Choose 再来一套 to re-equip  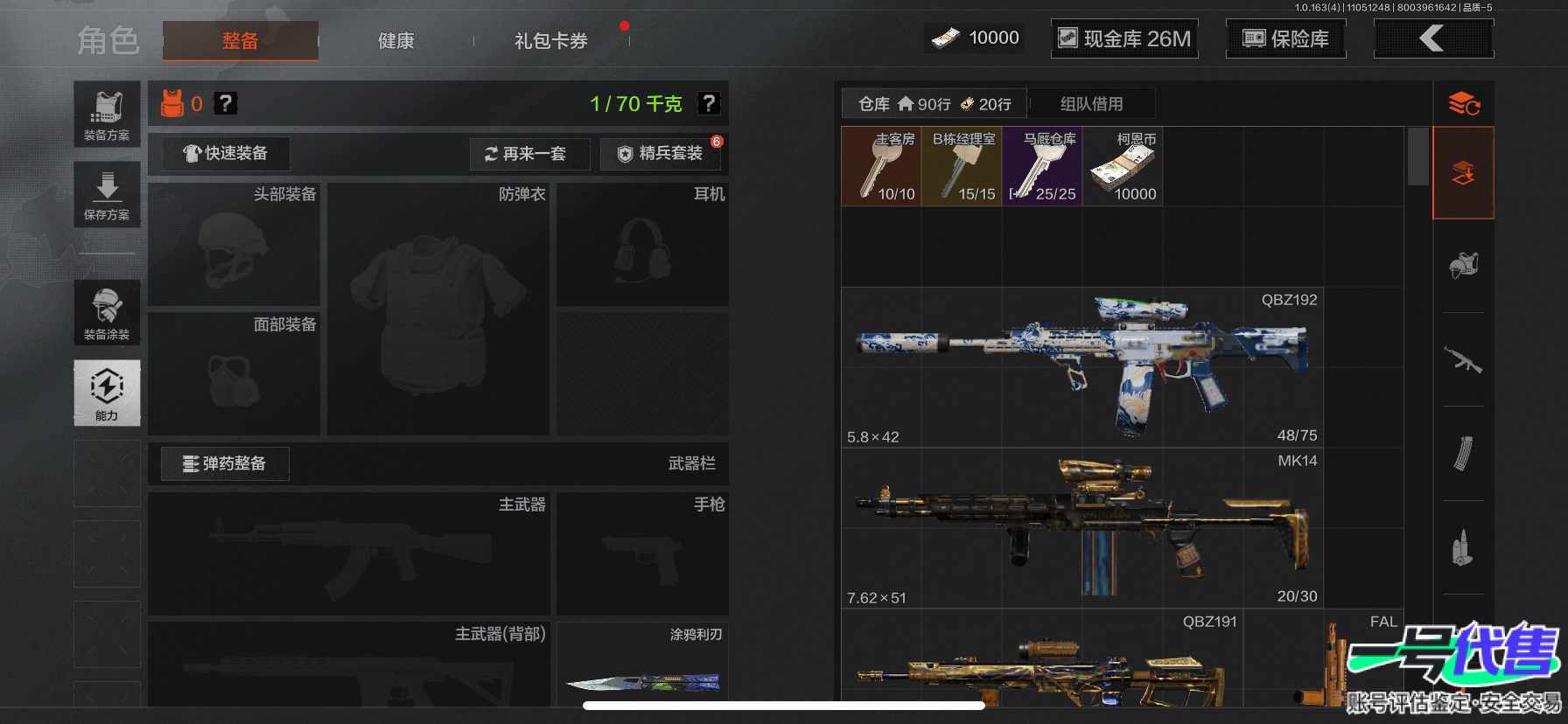[528, 154]
